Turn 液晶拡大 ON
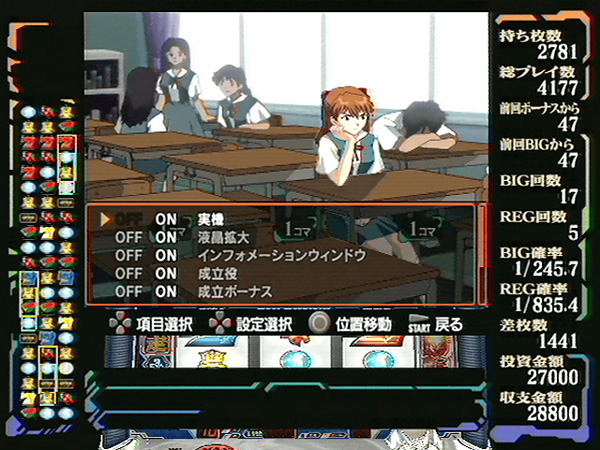The image size is (600, 450). [166, 237]
